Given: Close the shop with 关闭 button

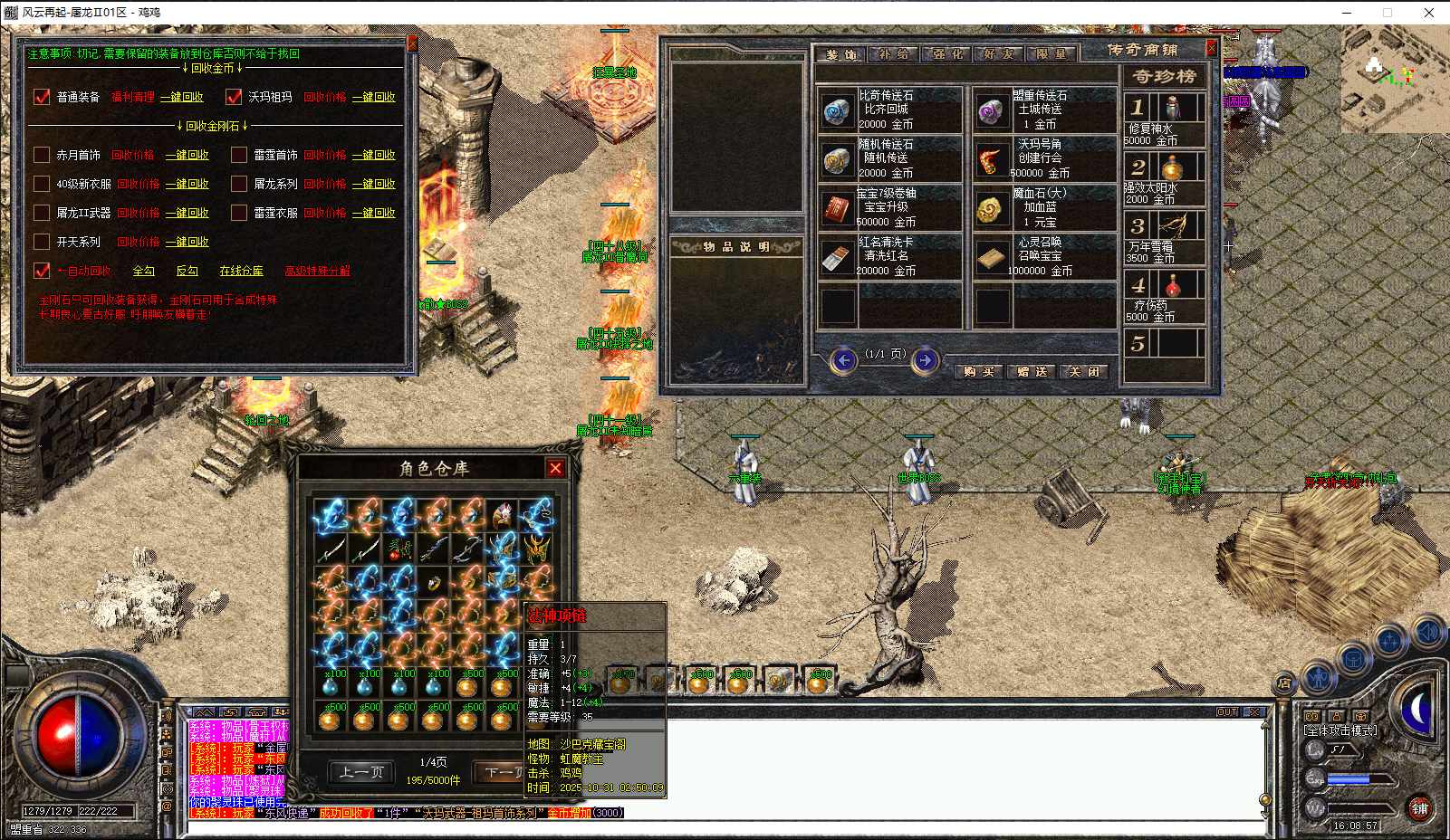Looking at the screenshot, I should (x=1083, y=372).
